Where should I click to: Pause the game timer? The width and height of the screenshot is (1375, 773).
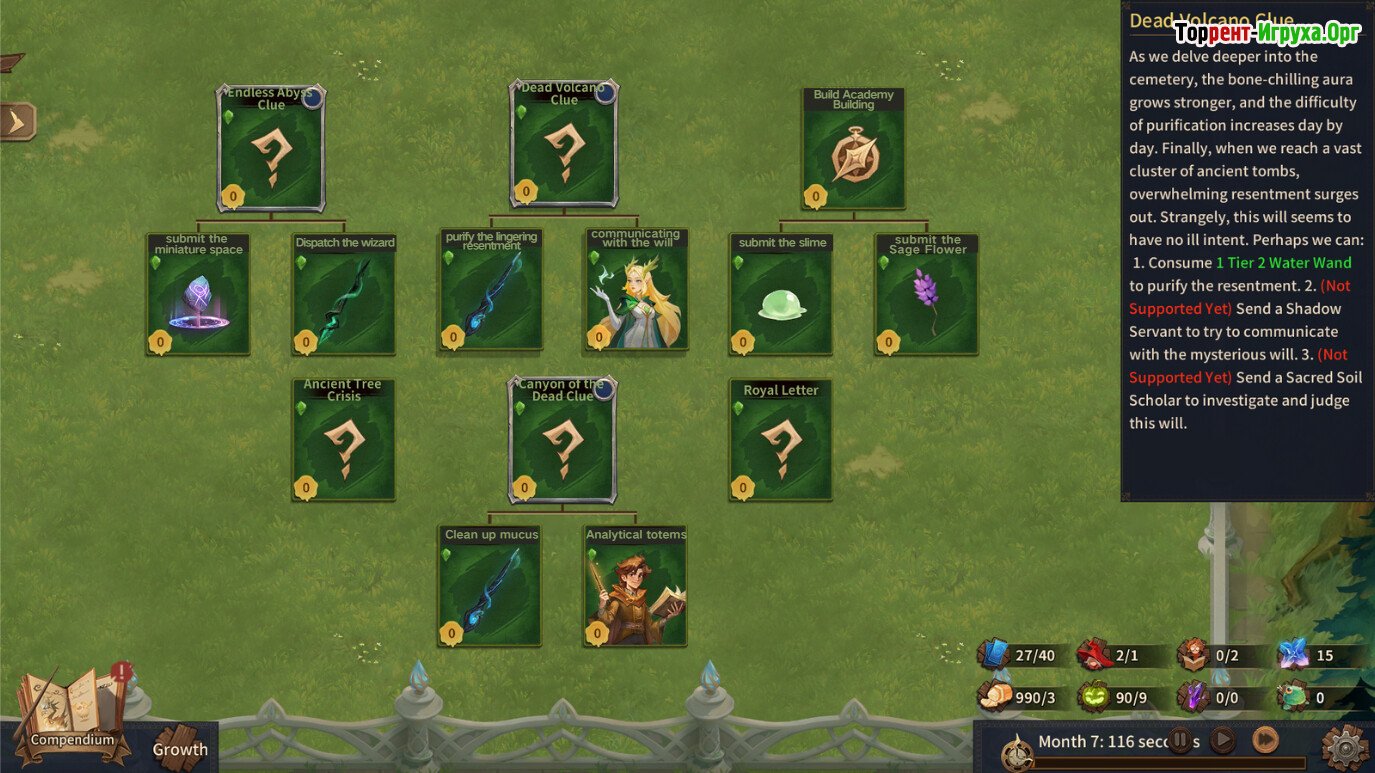(x=1181, y=741)
